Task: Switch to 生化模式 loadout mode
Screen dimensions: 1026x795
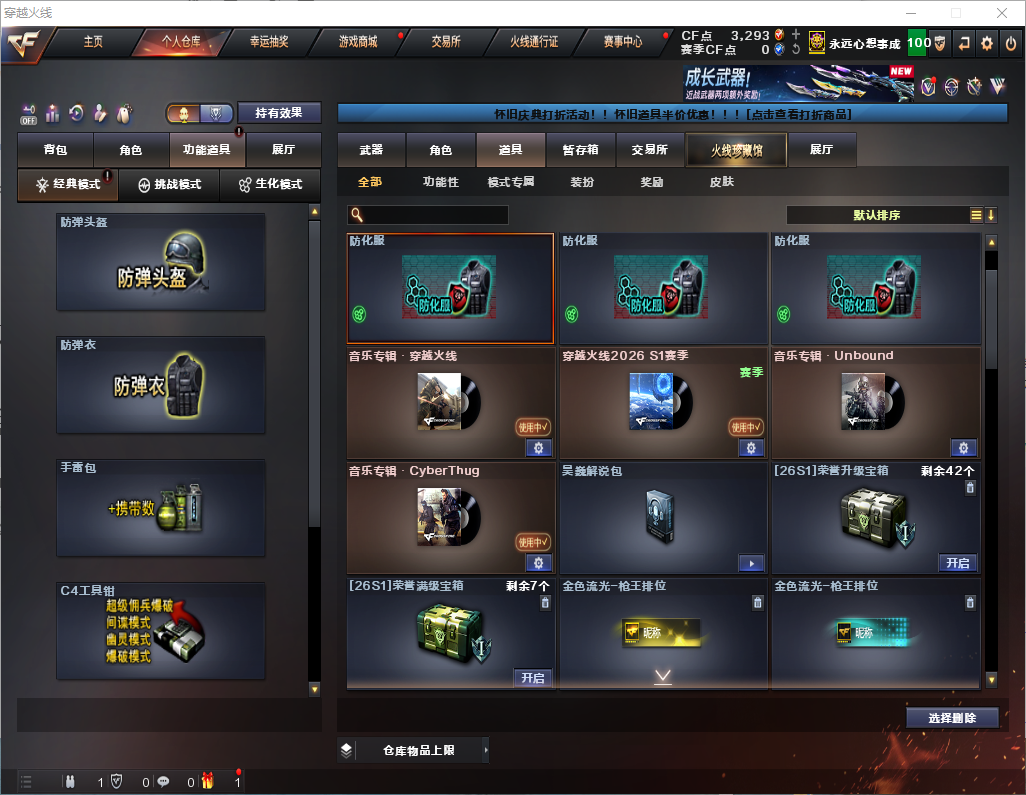Action: [x=270, y=185]
